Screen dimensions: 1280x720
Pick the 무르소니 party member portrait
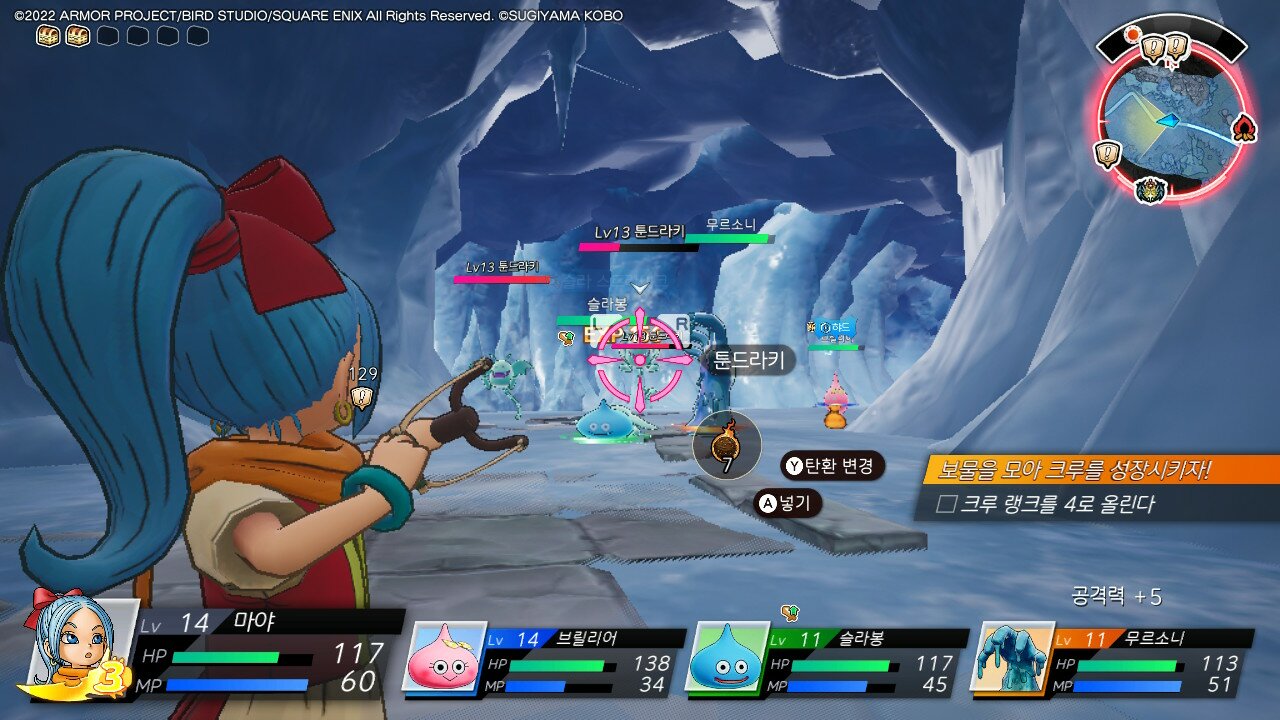coord(1011,657)
